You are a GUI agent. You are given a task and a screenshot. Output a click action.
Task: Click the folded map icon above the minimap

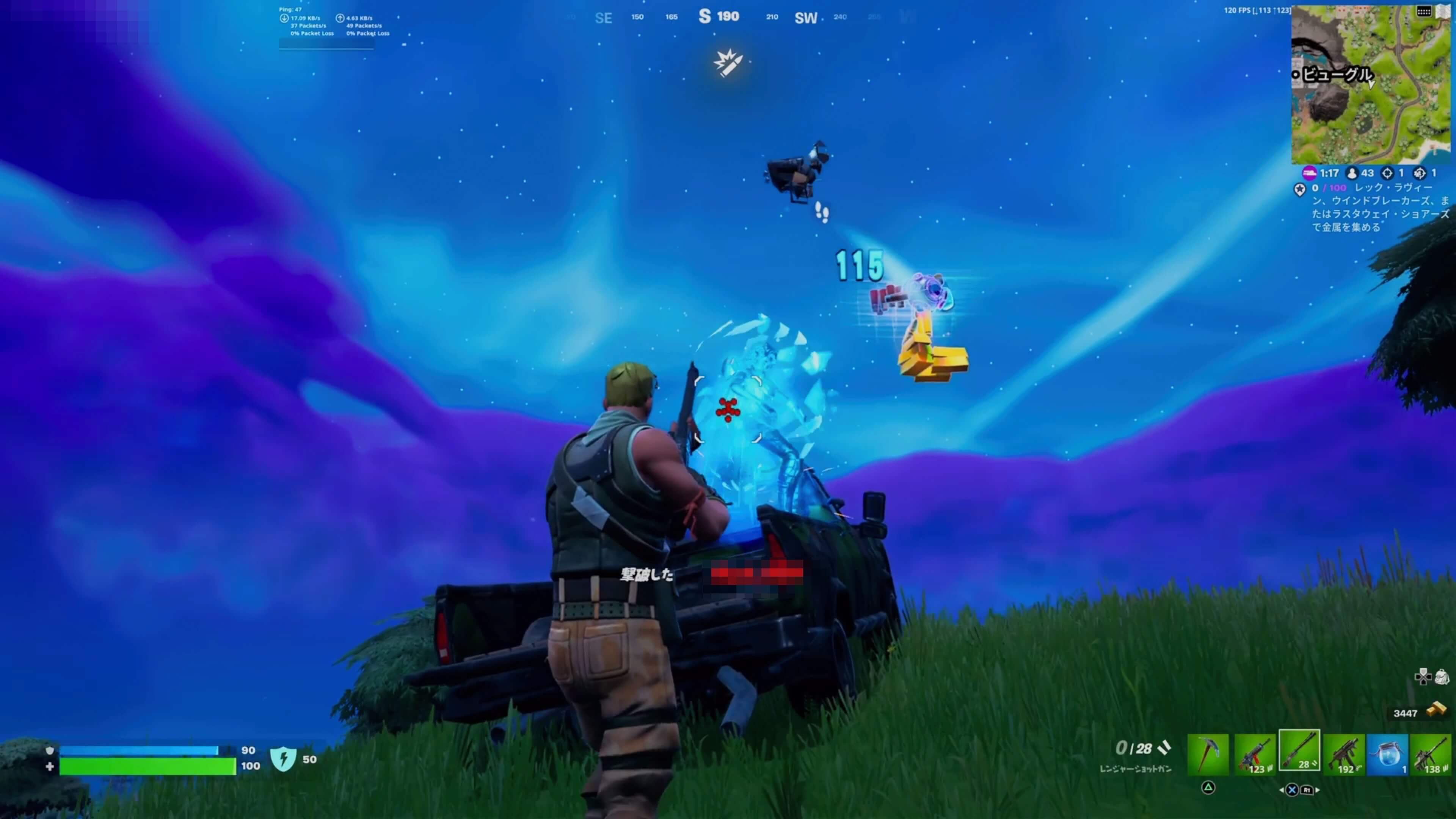pyautogui.click(x=1443, y=11)
